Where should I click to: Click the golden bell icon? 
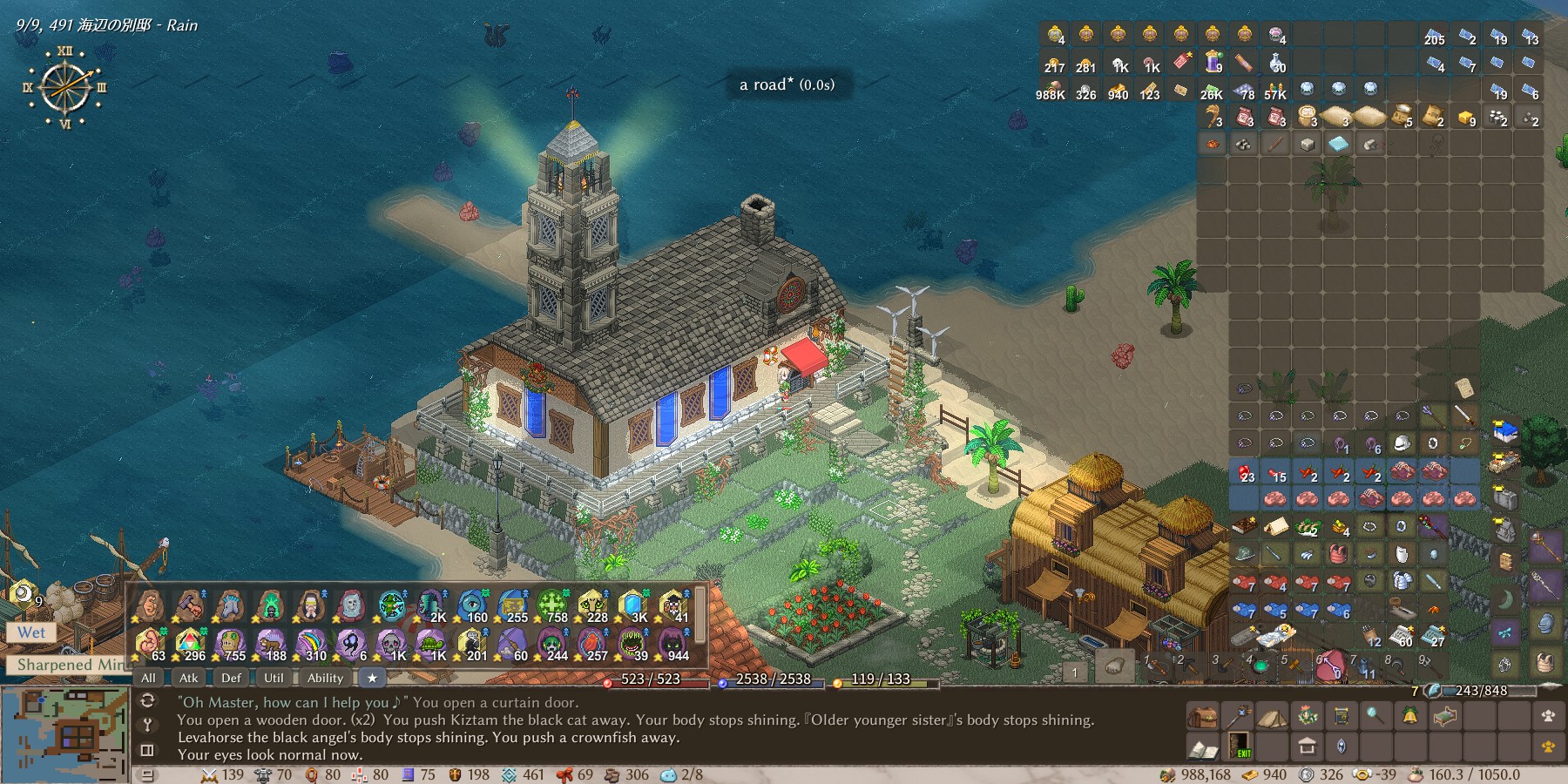[1410, 717]
